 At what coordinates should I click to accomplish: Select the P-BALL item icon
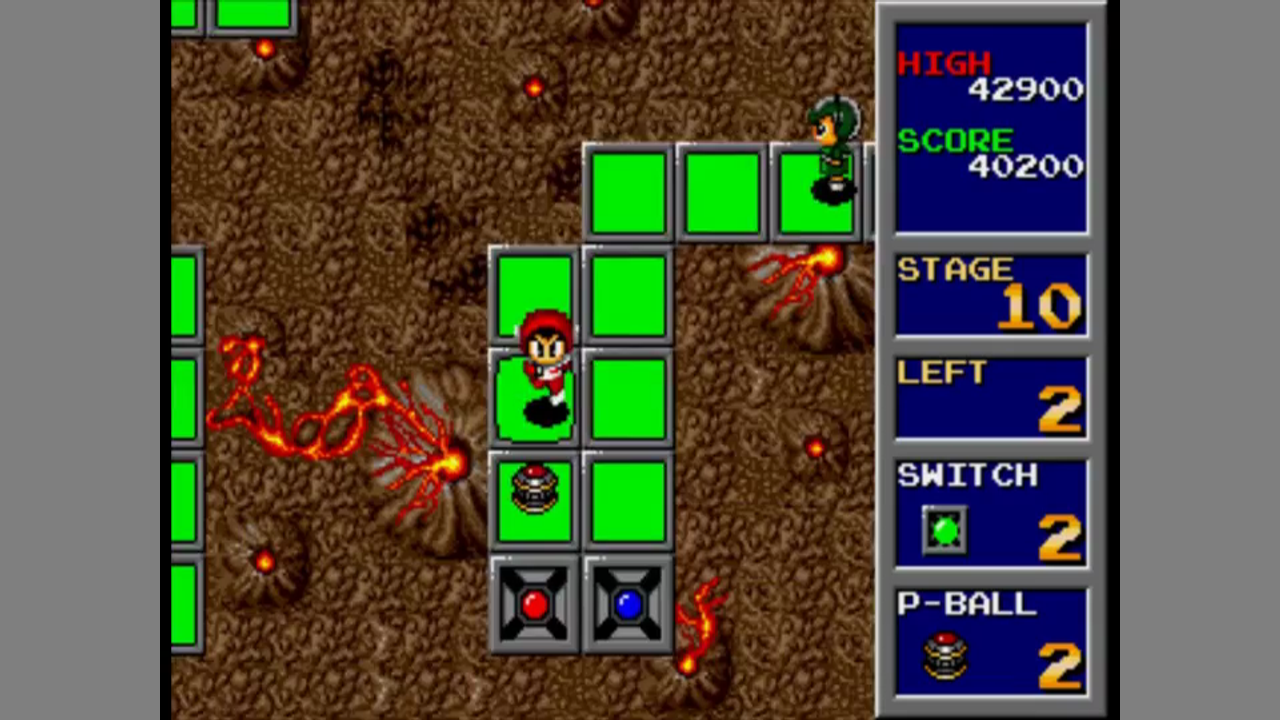[945, 657]
